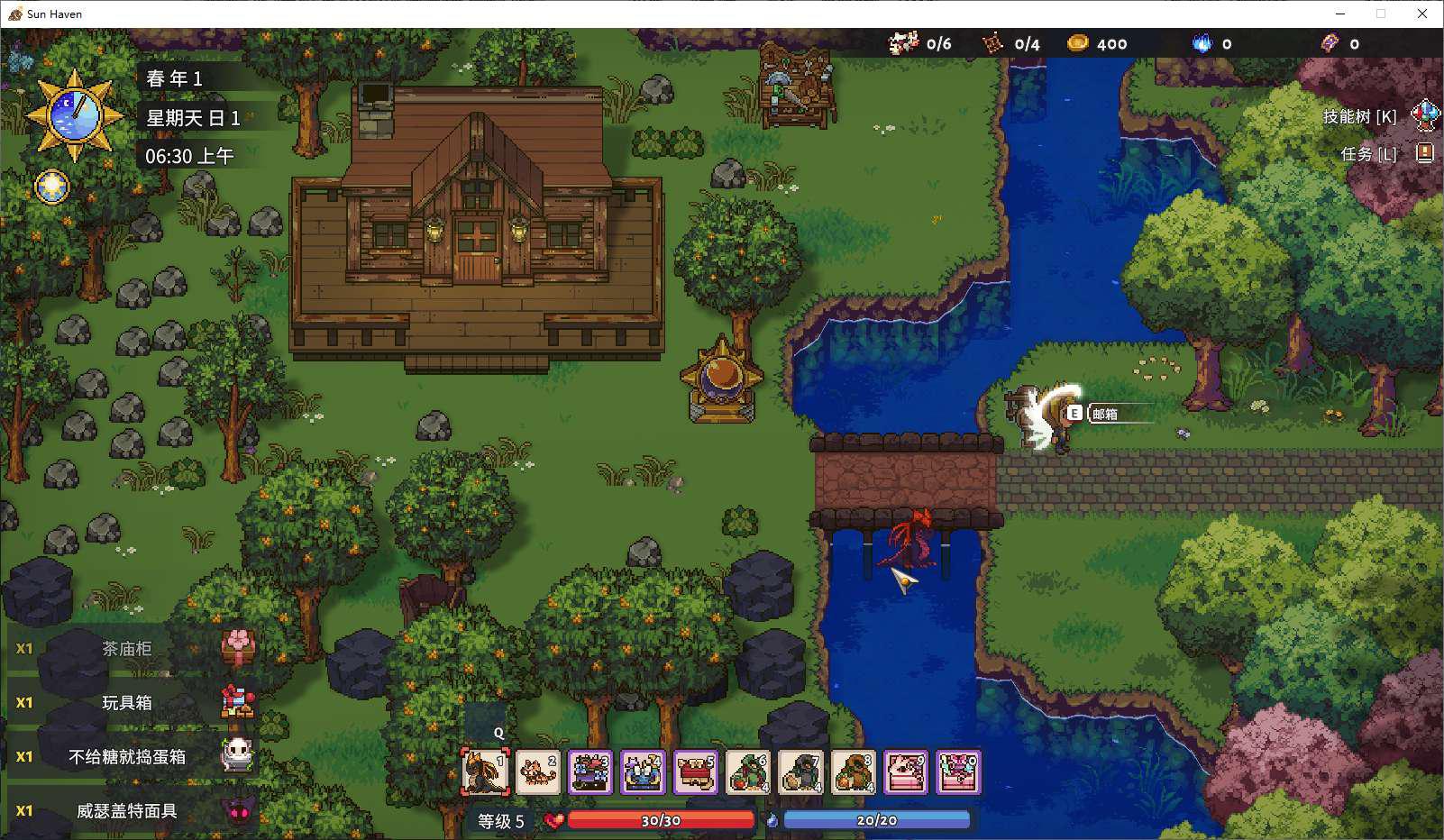The width and height of the screenshot is (1444, 840).
Task: Select the orange cat in hotbar slot 2
Action: 538,772
